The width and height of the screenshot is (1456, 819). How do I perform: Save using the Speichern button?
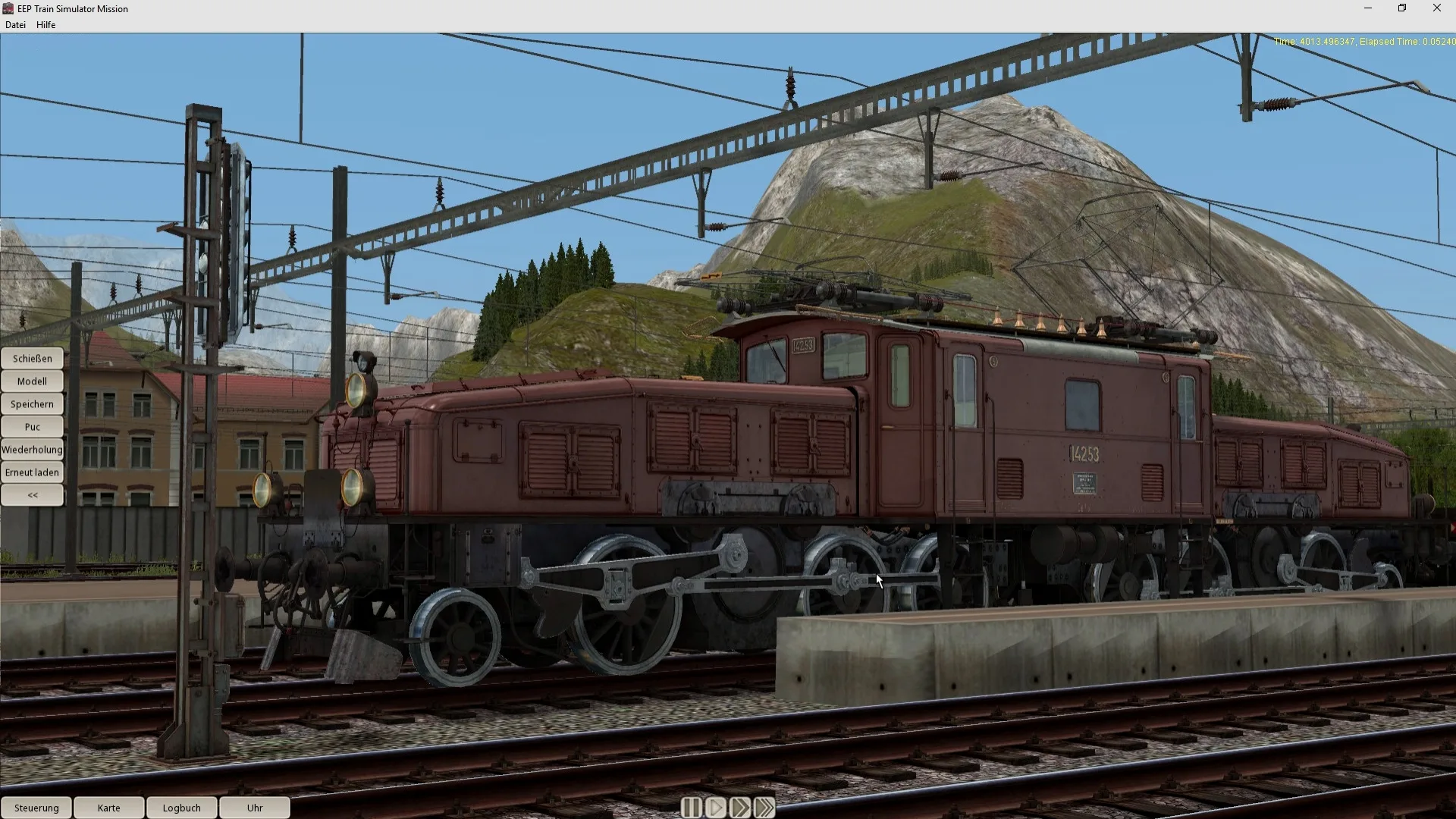pyautogui.click(x=32, y=403)
